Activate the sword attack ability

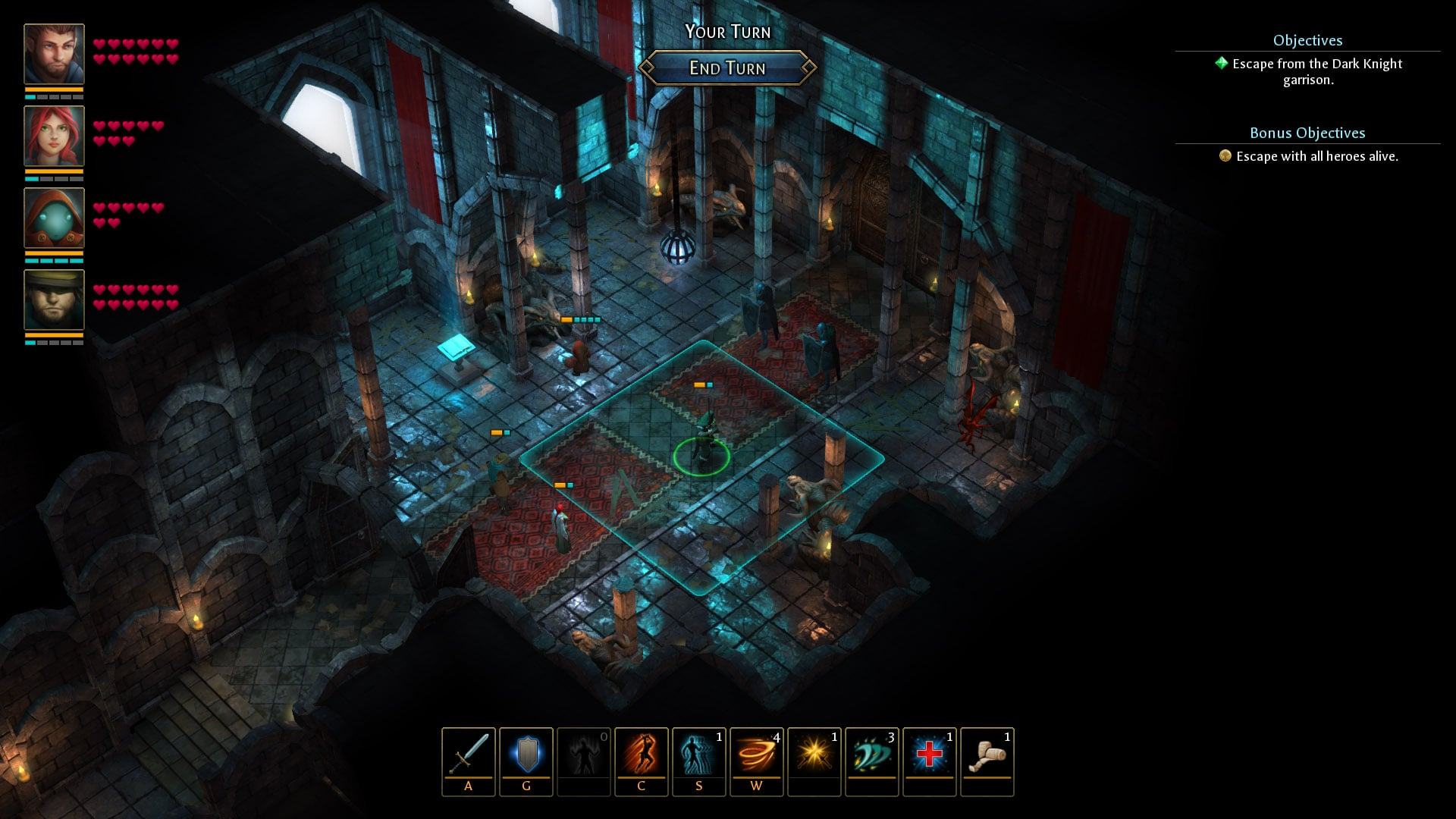point(469,755)
